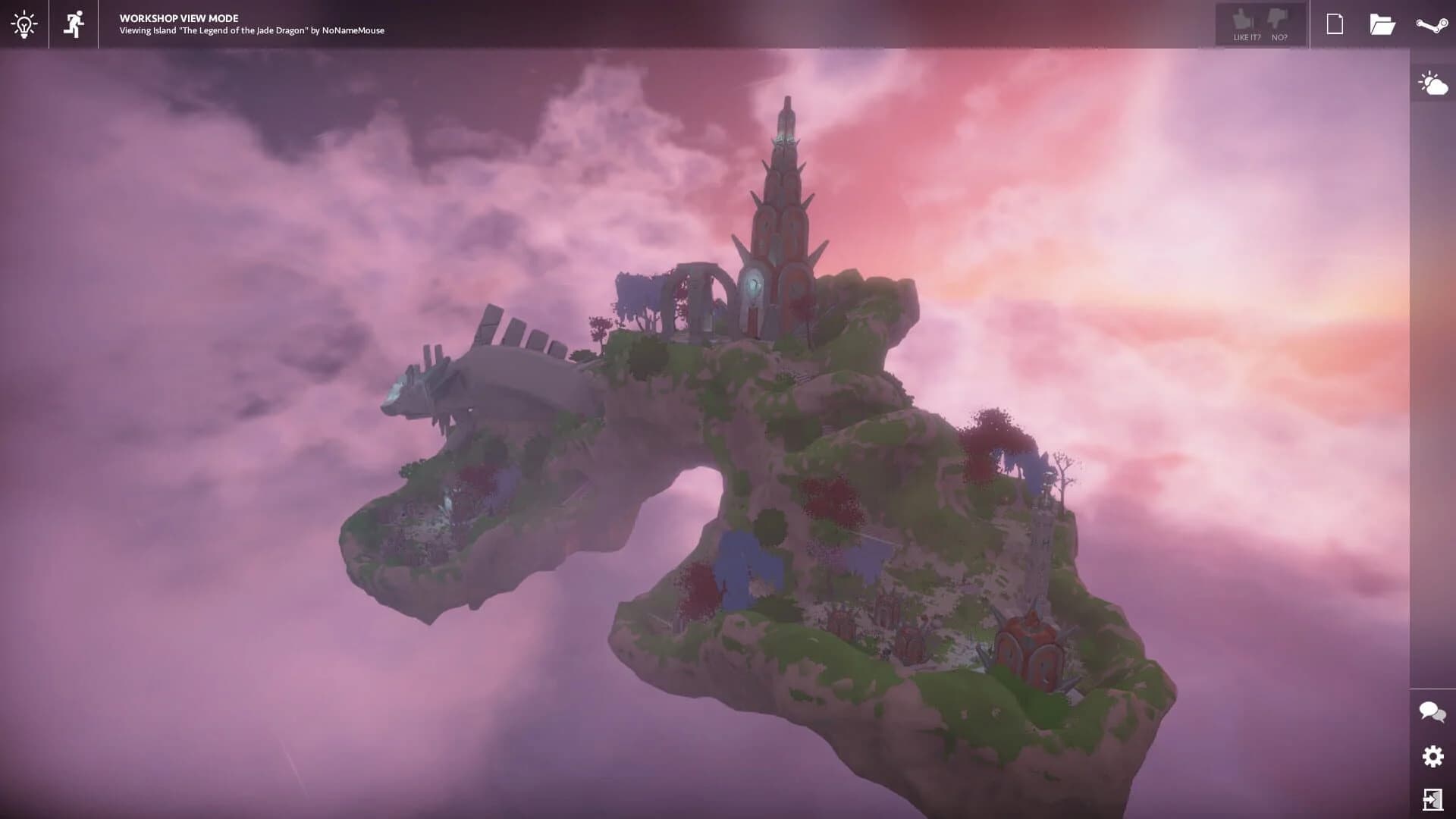
Task: Create a new island via blank document icon
Action: (x=1333, y=24)
